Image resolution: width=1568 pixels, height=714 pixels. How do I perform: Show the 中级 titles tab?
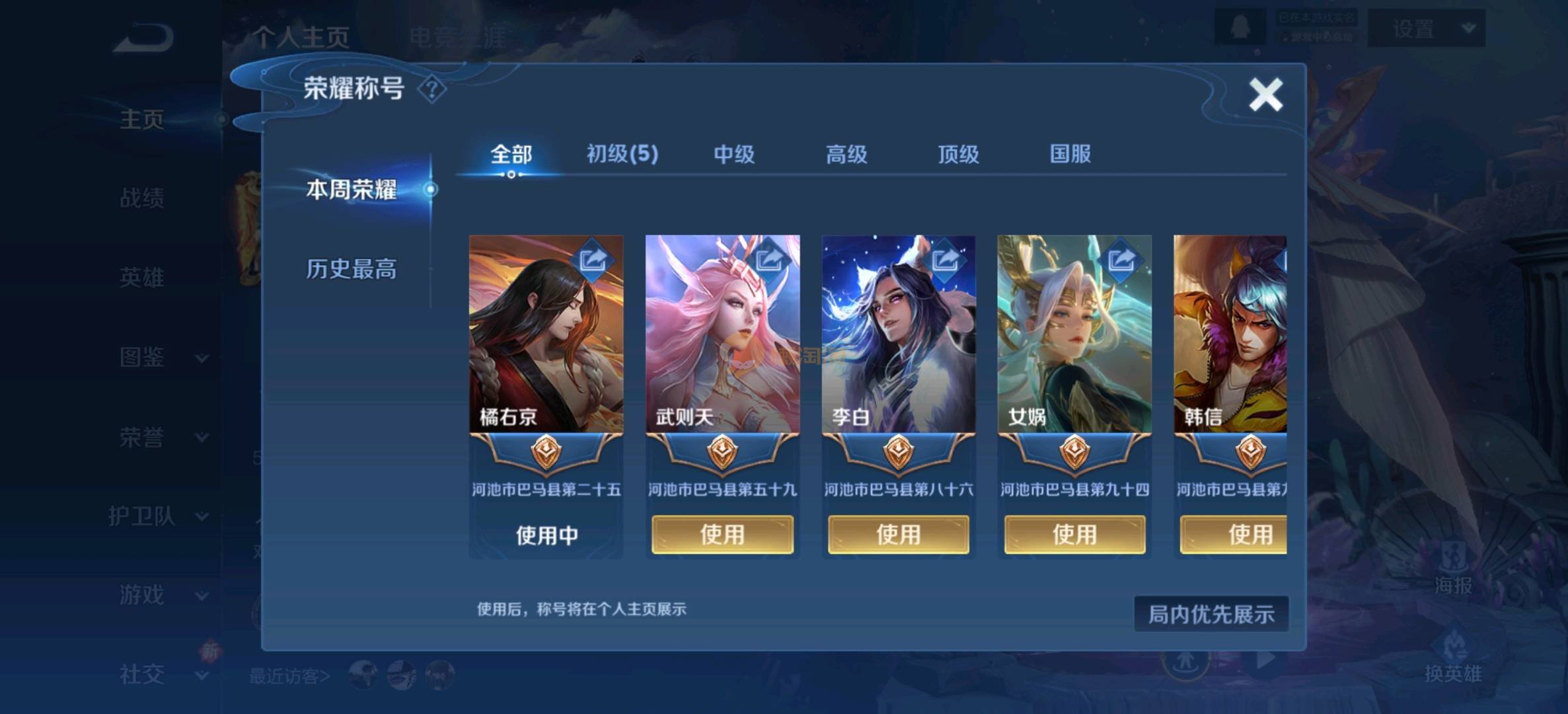pyautogui.click(x=733, y=155)
